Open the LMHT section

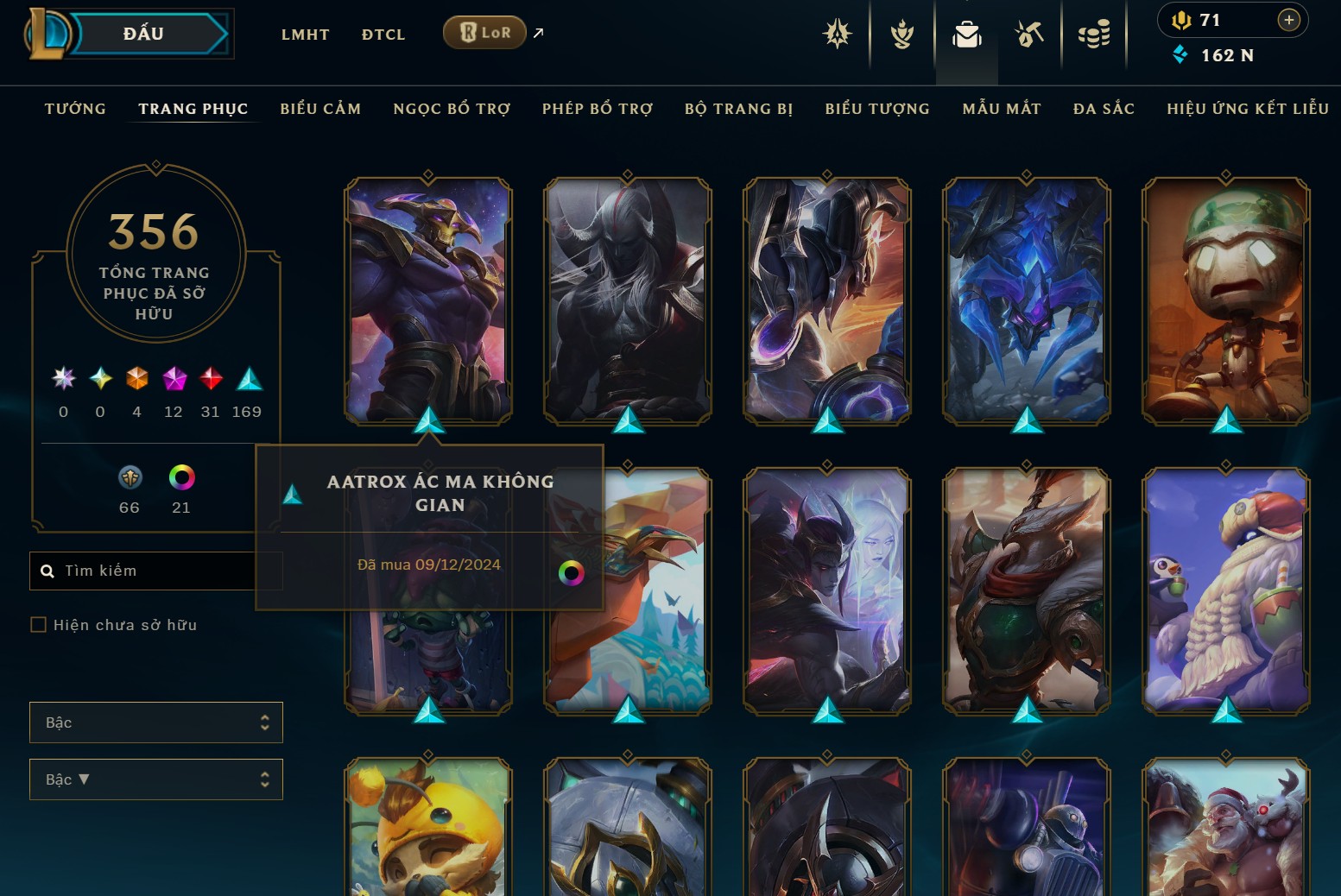[x=305, y=35]
